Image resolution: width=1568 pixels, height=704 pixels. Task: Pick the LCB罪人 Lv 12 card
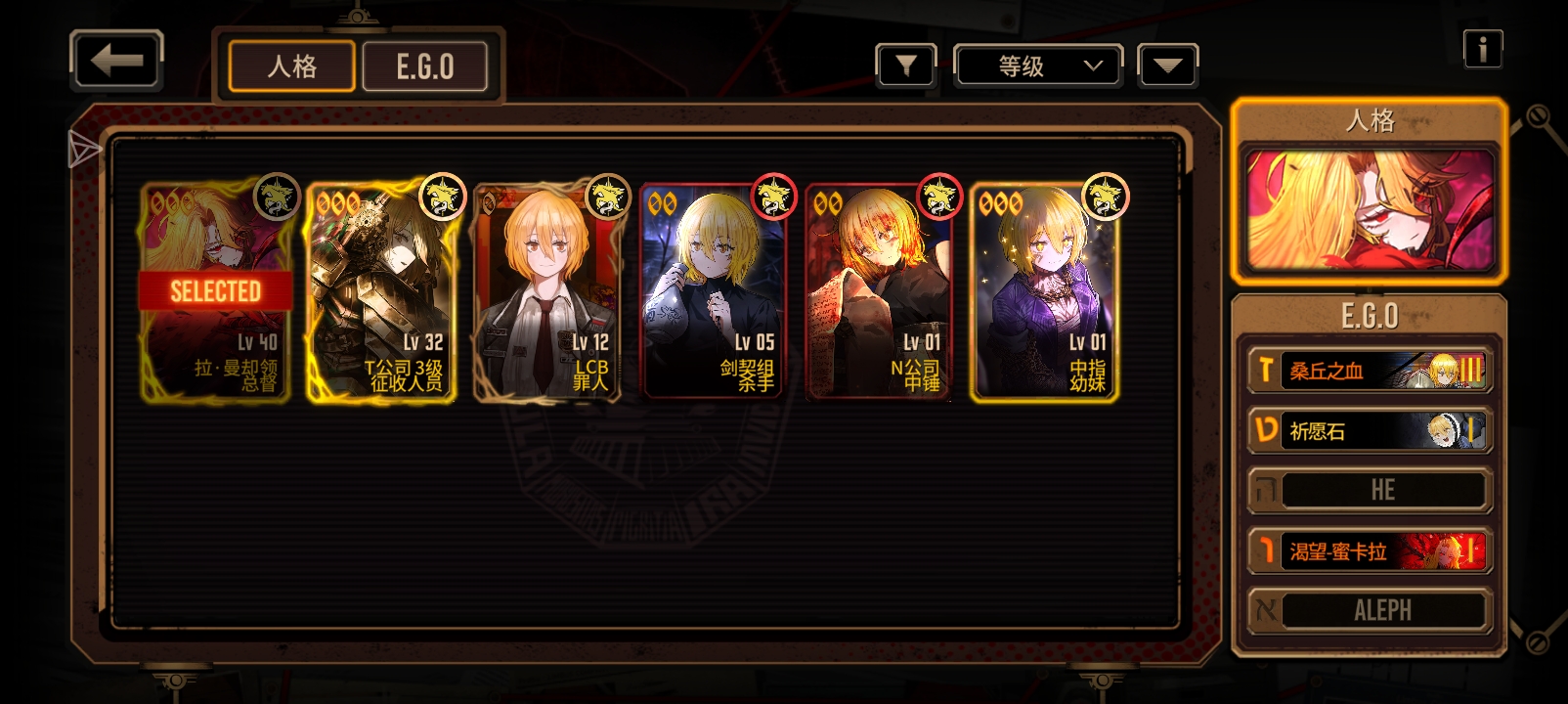[x=546, y=291]
